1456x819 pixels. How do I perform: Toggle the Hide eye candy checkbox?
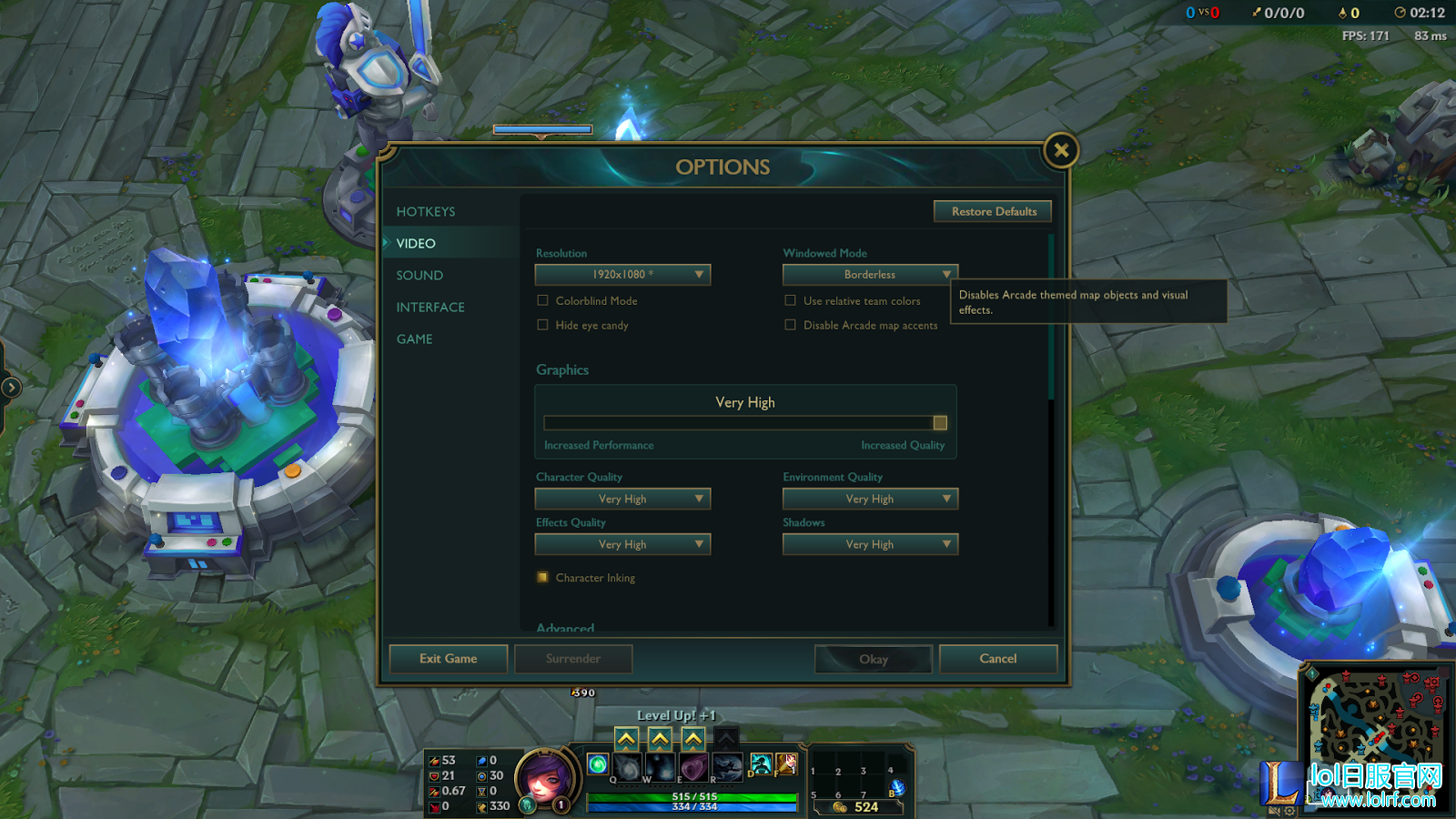click(x=543, y=325)
